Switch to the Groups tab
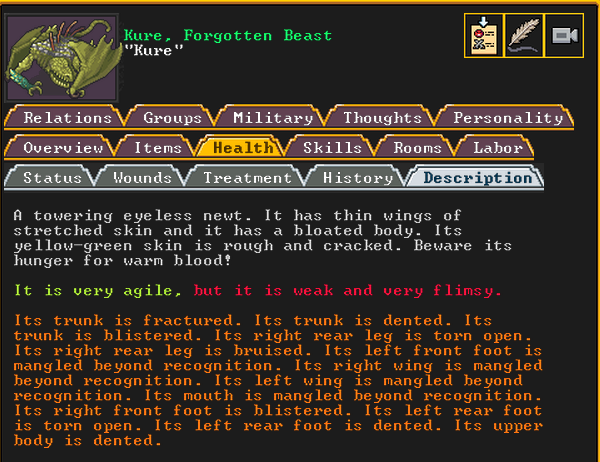Screen dimensions: 600x462 [172, 118]
